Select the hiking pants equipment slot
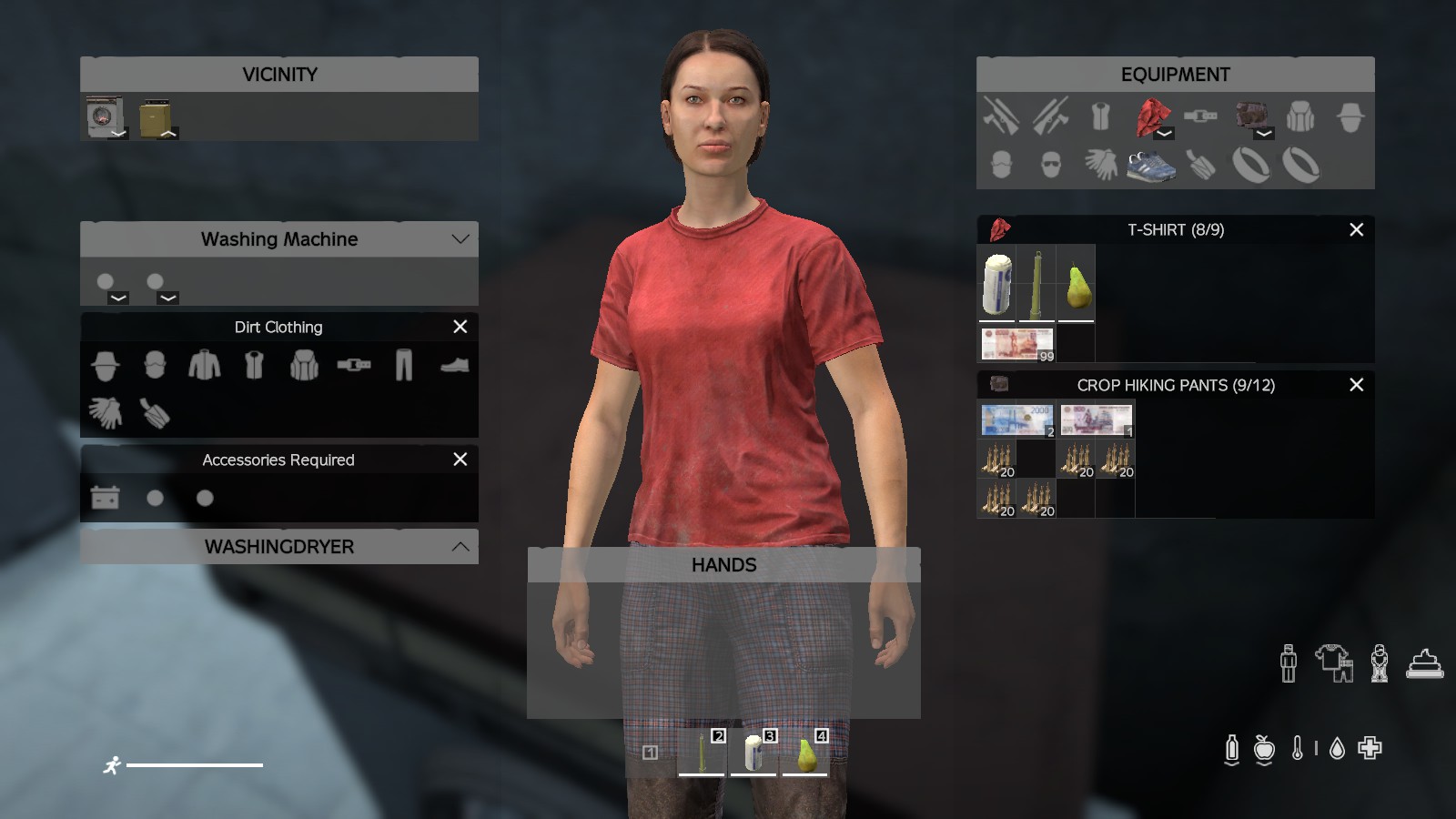 pyautogui.click(x=1252, y=116)
